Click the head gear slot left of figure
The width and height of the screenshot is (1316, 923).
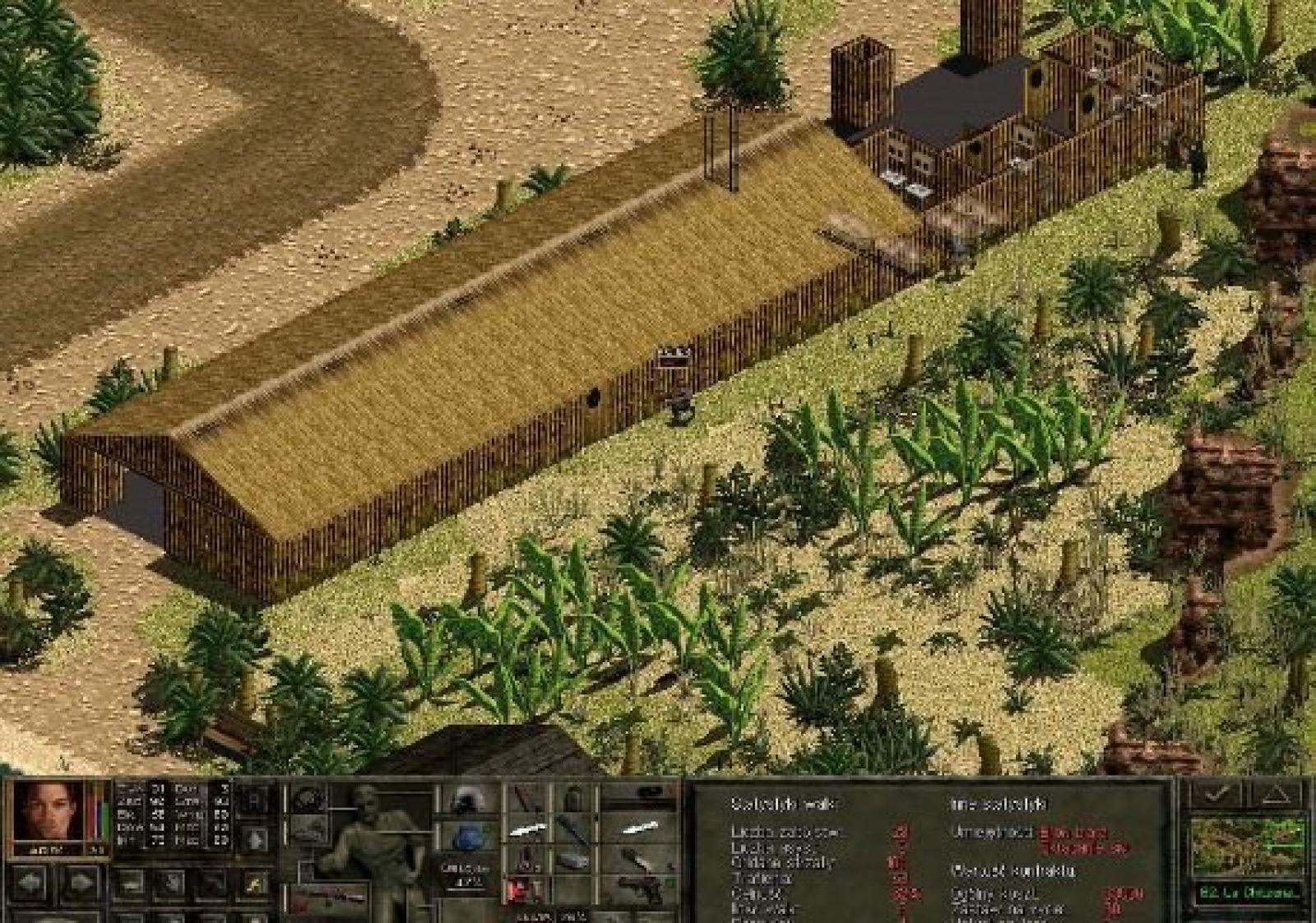click(308, 799)
